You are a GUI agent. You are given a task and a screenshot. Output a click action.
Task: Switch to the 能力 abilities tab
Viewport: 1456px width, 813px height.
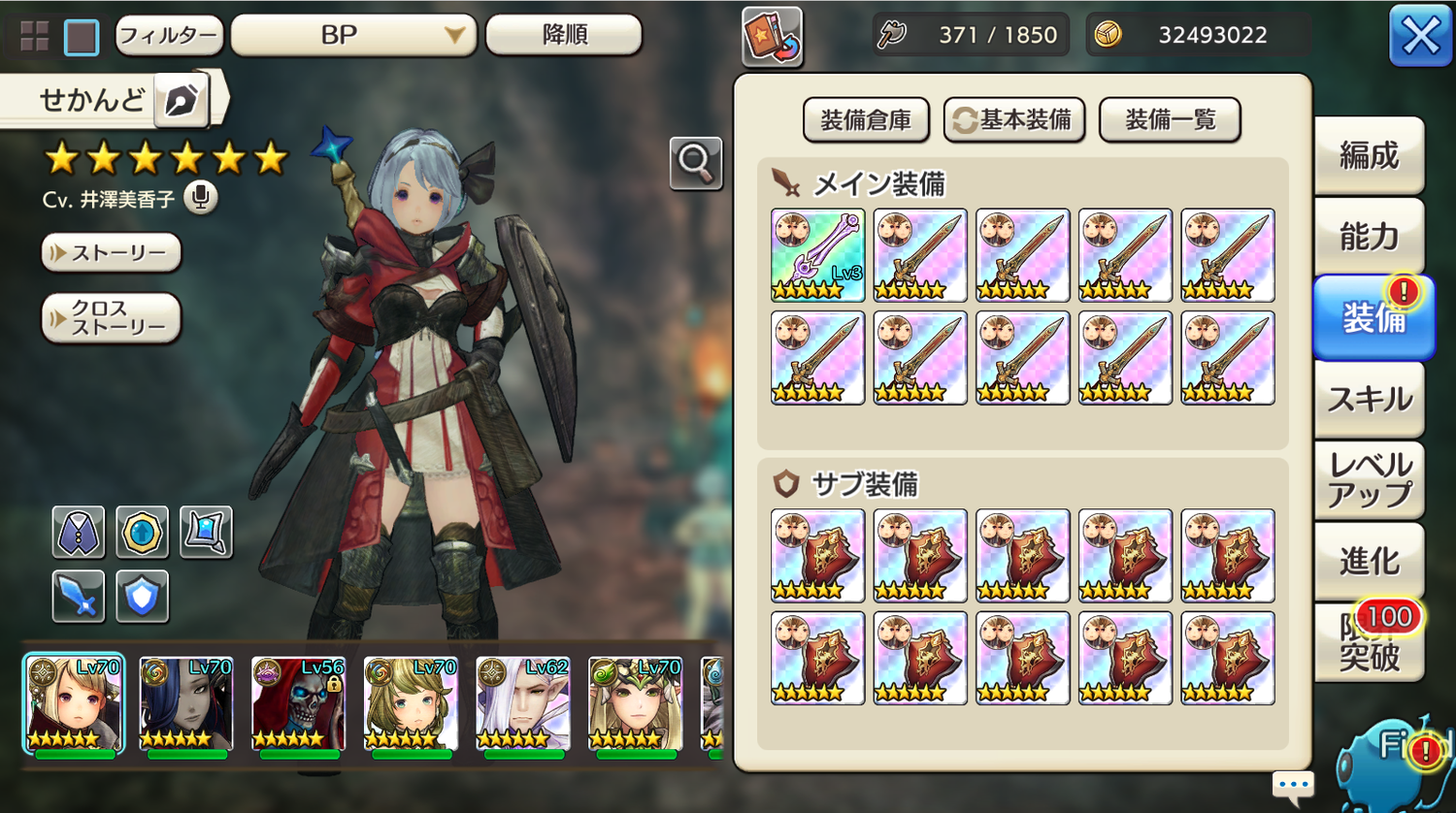1369,236
